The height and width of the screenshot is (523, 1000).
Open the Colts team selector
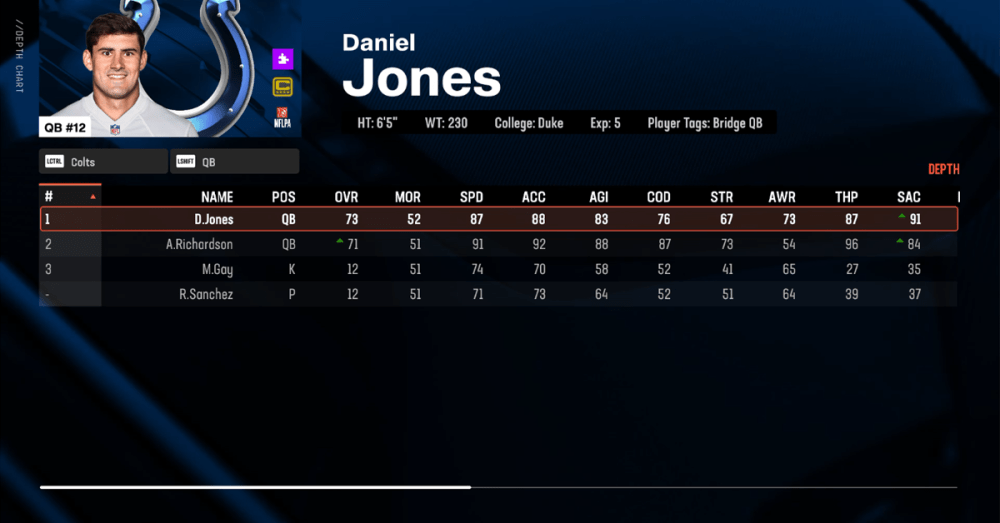103,161
